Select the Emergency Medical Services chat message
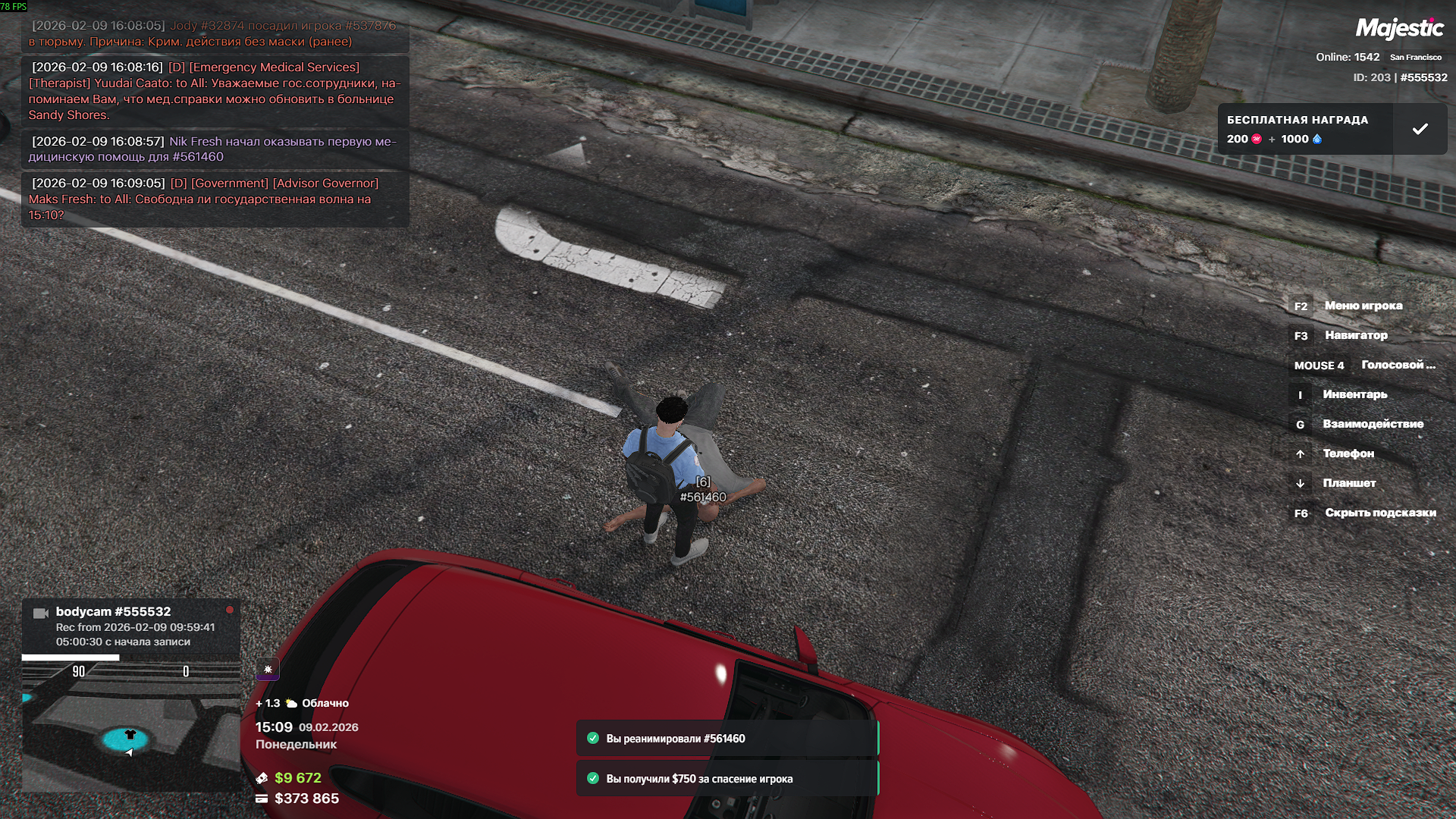This screenshot has width=1456, height=819. click(215, 91)
